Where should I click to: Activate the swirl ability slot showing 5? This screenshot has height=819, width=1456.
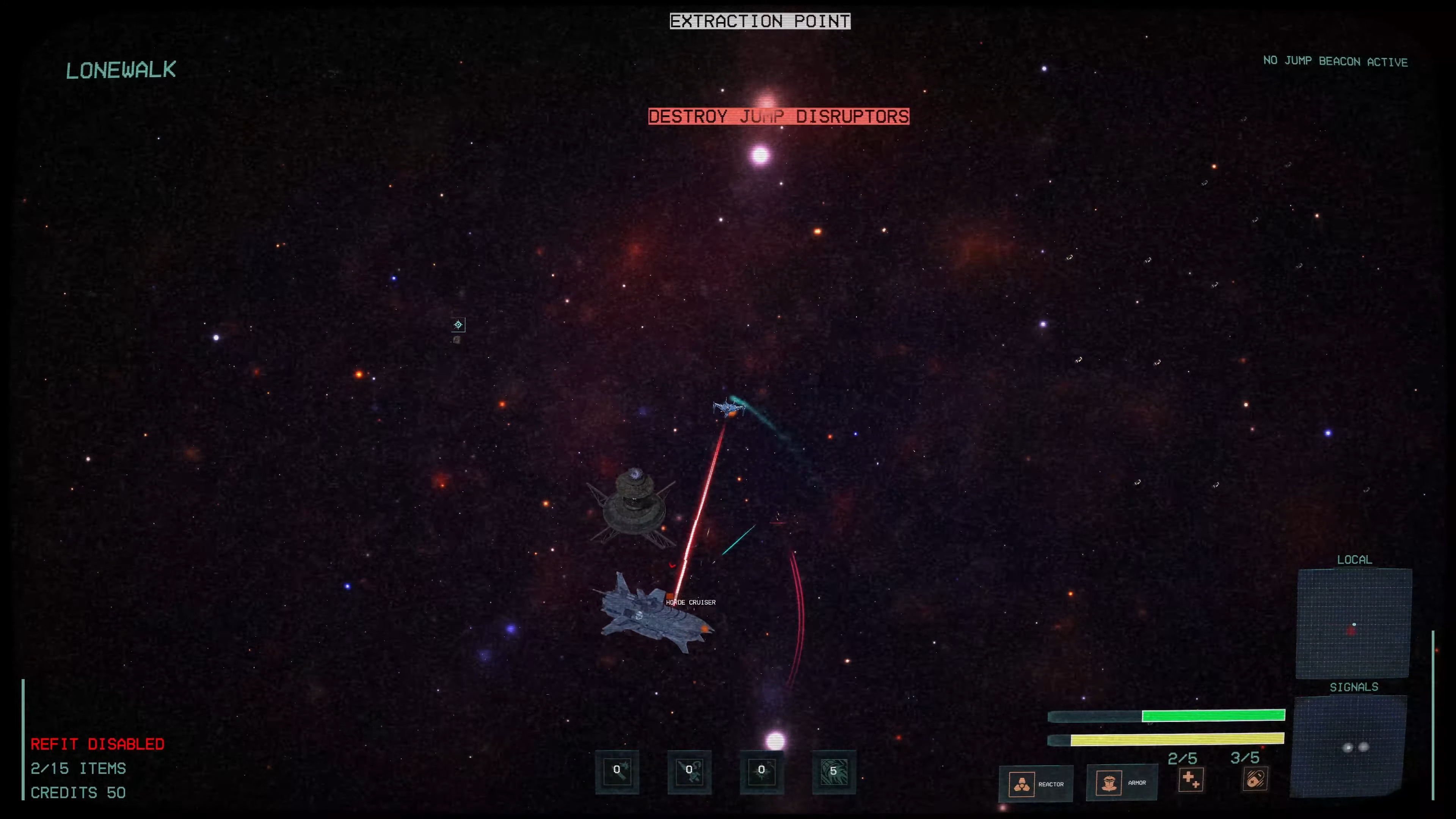(834, 772)
